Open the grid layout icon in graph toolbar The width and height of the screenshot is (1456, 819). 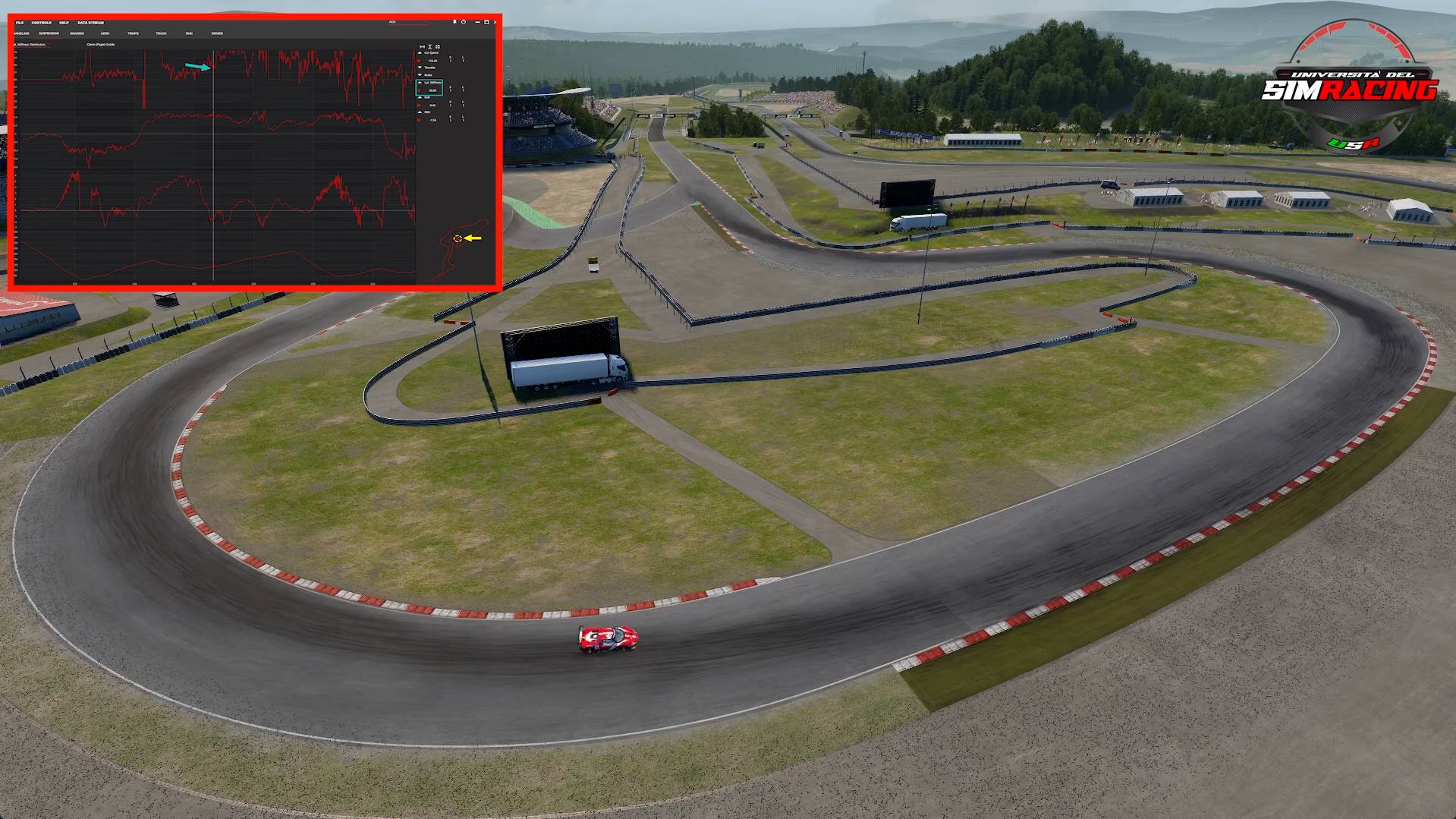438,46
